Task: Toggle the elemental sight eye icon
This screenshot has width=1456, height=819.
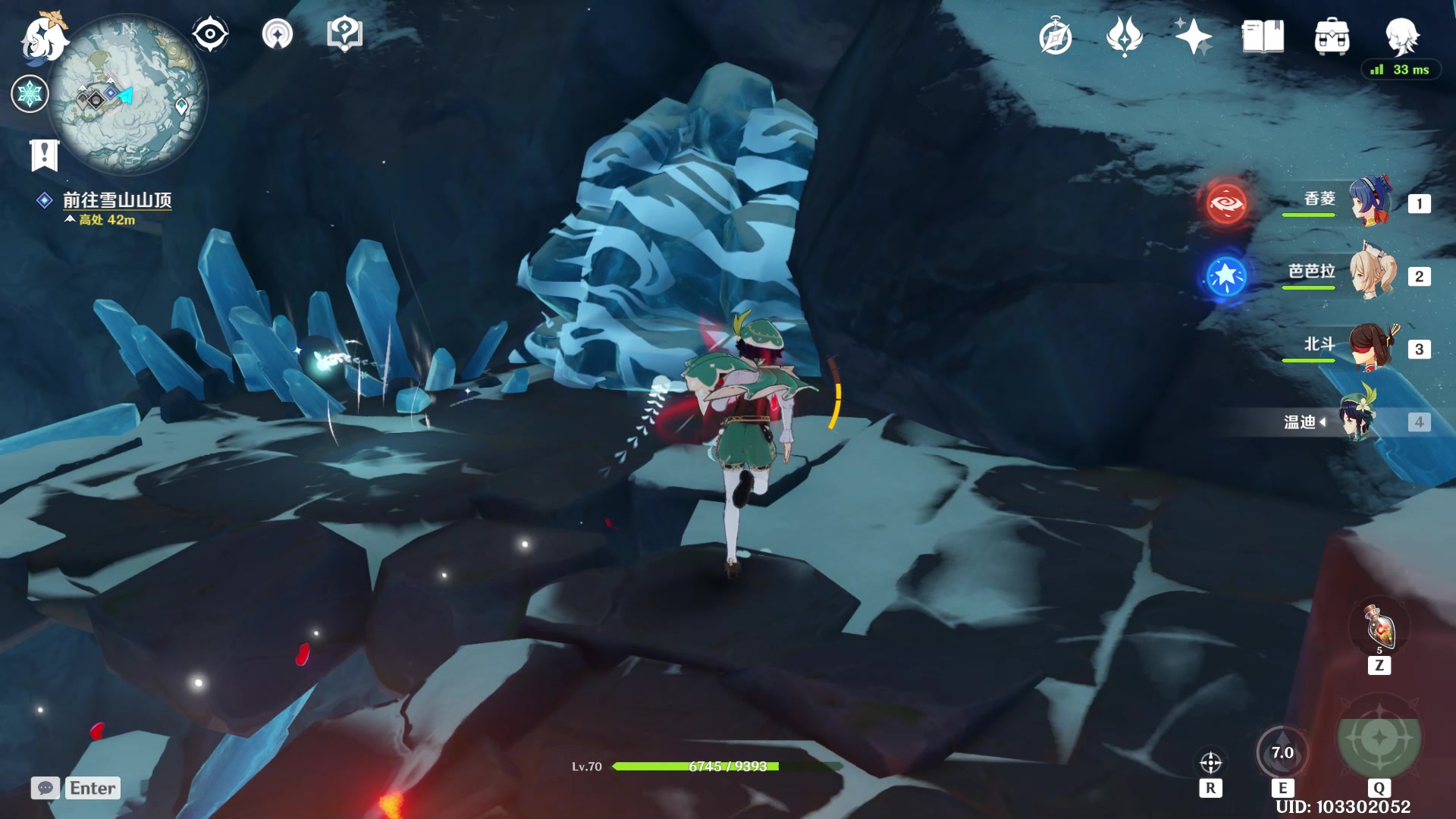Action: coord(210,35)
